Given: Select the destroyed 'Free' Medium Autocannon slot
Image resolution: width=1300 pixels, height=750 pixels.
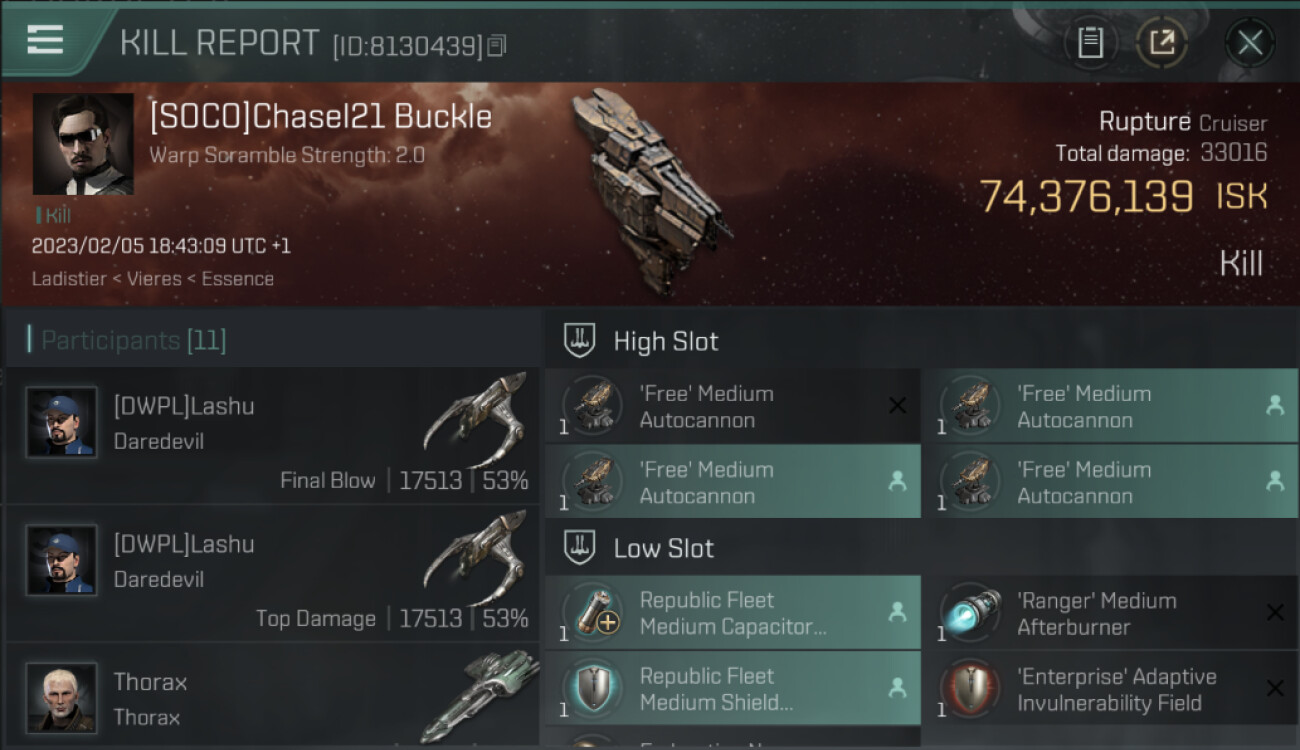Looking at the screenshot, I should coord(732,406).
